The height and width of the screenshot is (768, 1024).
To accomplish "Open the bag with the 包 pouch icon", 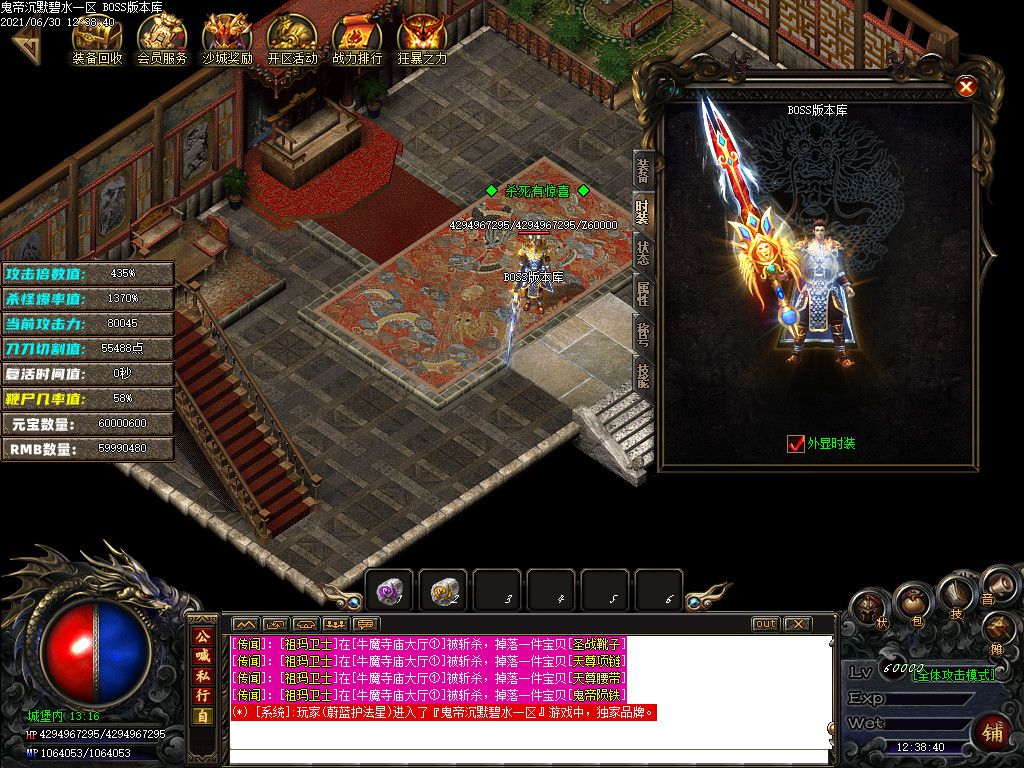I will pyautogui.click(x=912, y=603).
